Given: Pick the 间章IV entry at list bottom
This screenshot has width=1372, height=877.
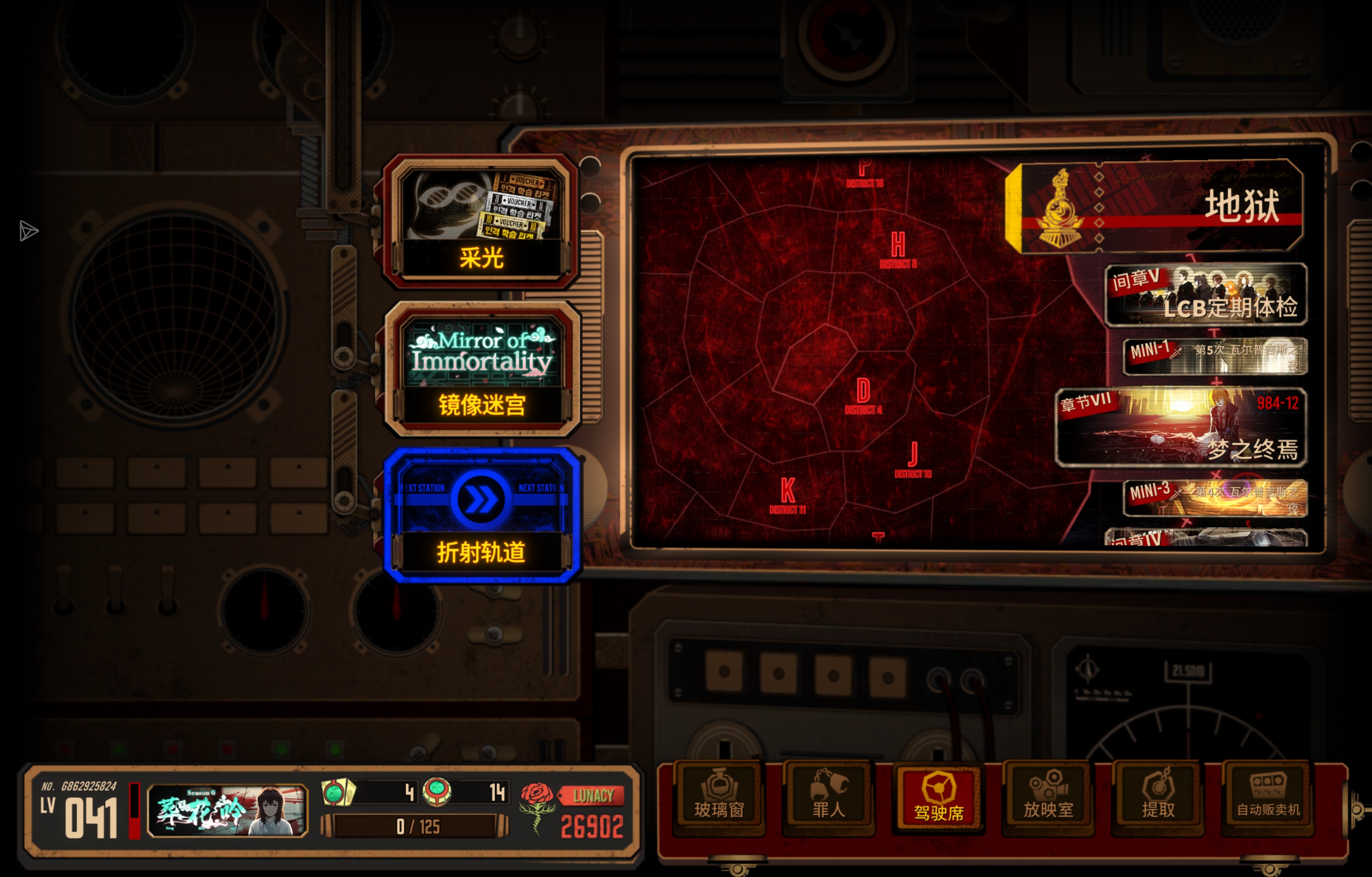Looking at the screenshot, I should click(1205, 538).
